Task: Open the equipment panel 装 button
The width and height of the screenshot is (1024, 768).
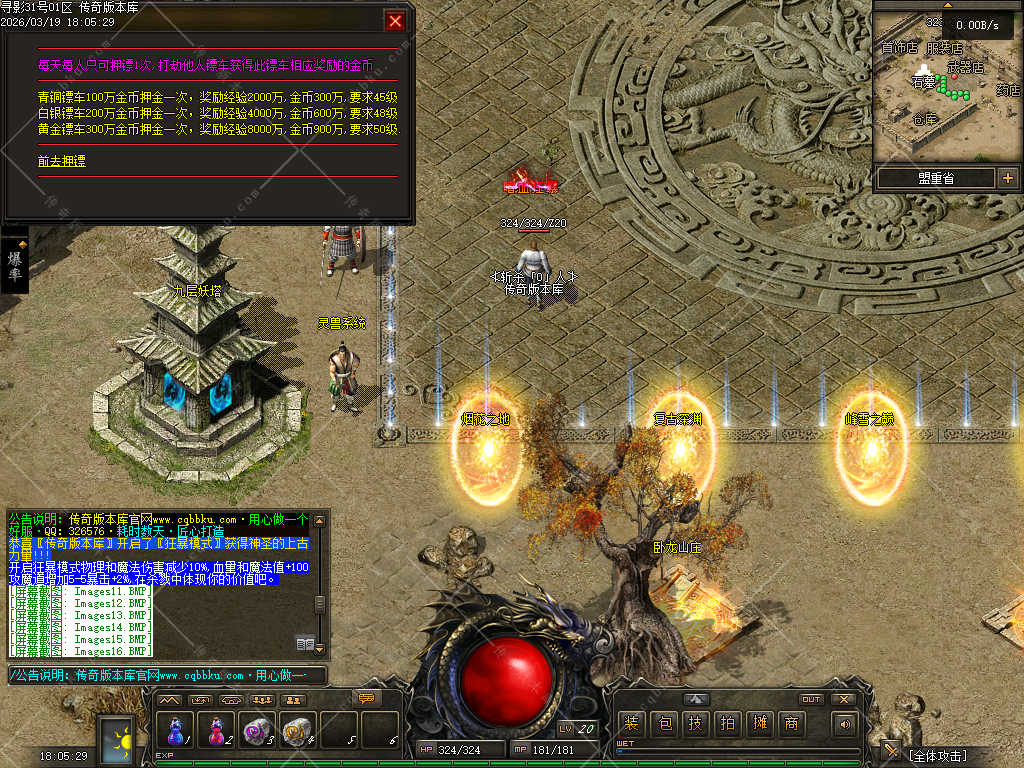Action: pos(631,723)
